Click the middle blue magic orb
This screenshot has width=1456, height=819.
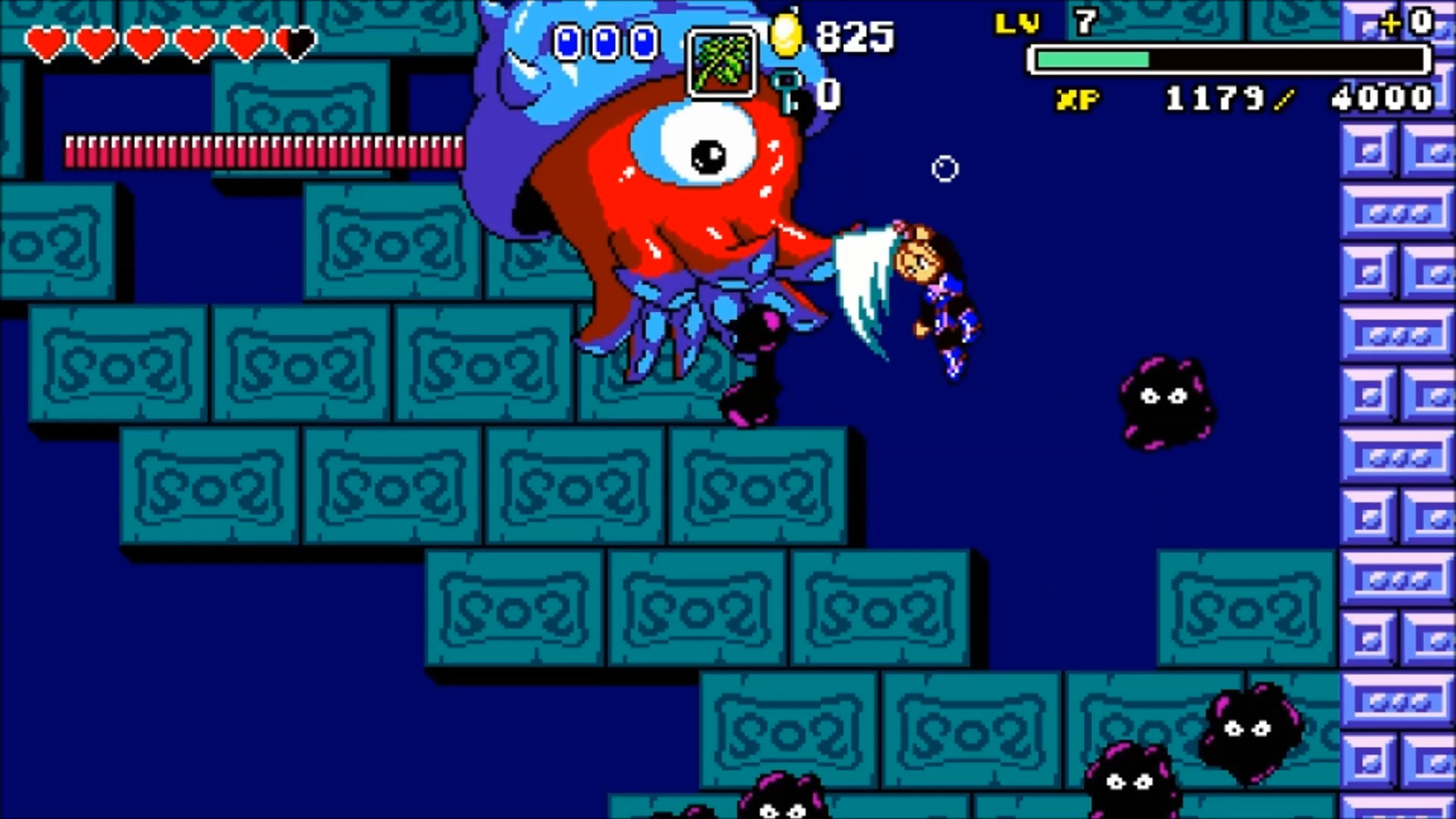608,39
